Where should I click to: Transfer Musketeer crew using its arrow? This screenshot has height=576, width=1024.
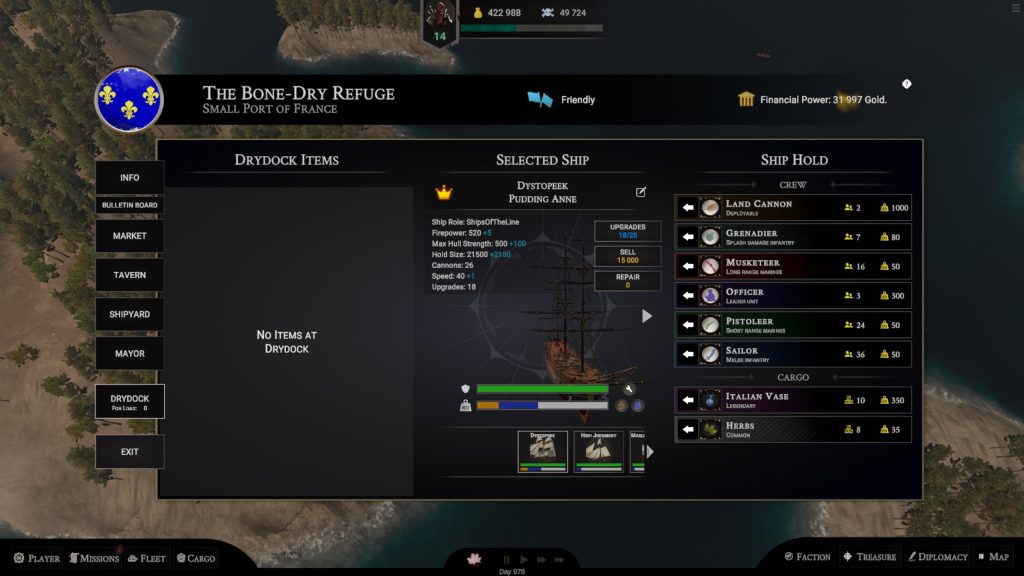688,267
